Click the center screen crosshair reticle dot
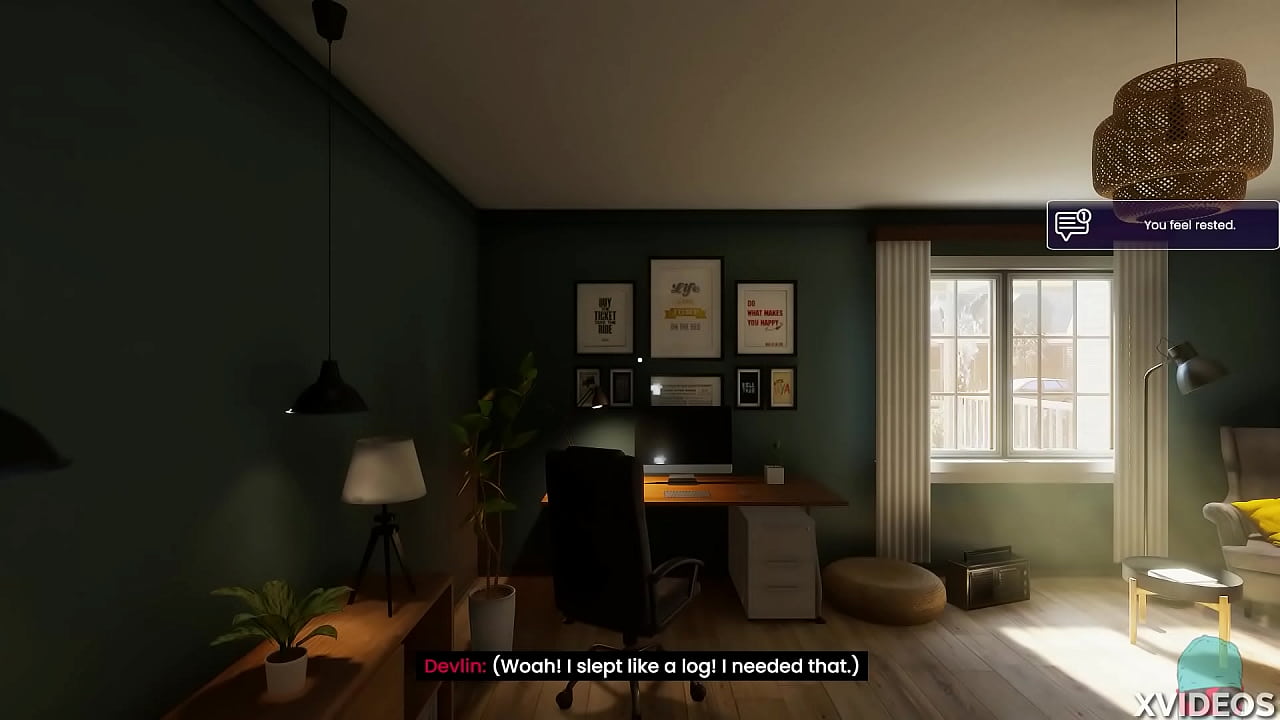Screen dimensions: 1280x720 639,359
